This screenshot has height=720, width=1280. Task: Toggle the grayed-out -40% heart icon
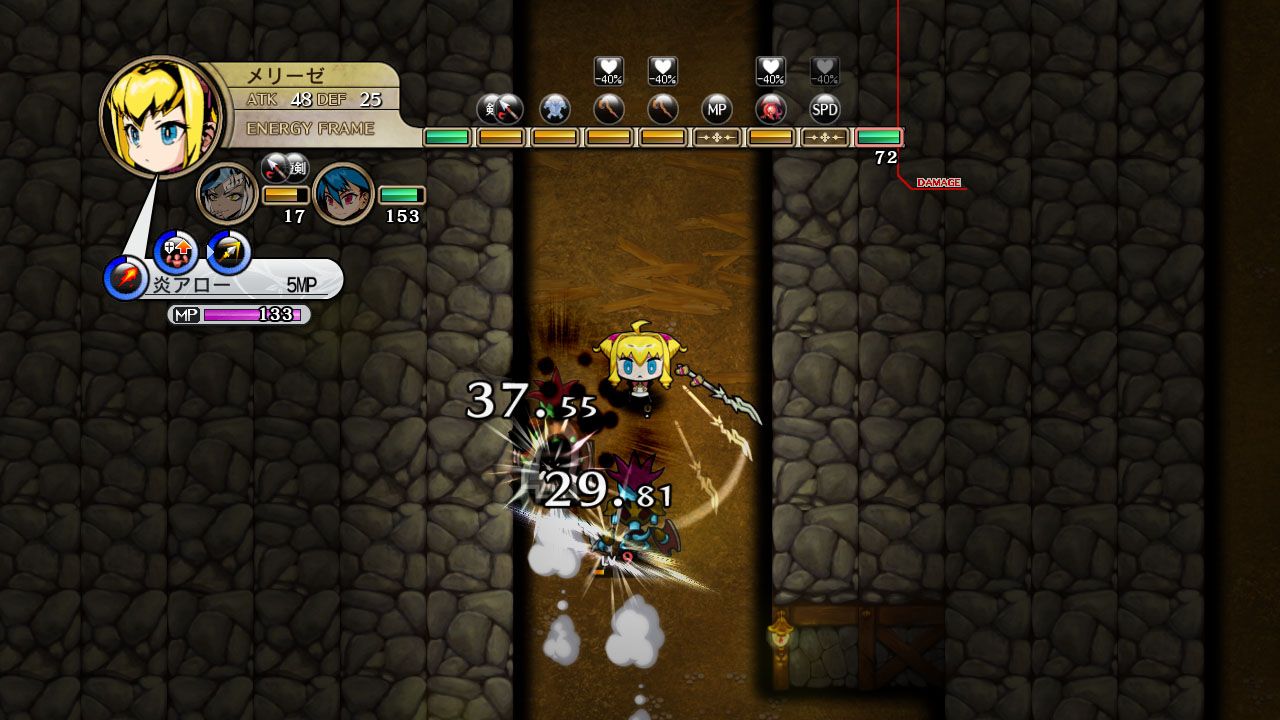coord(824,68)
